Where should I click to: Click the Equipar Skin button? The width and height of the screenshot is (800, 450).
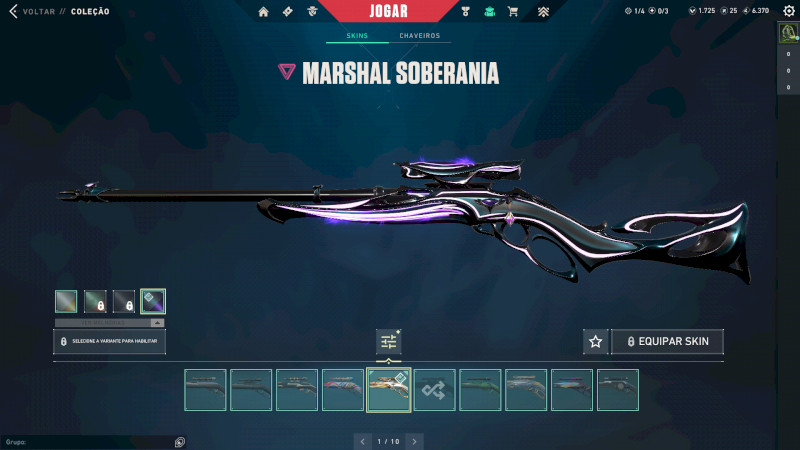pos(667,342)
